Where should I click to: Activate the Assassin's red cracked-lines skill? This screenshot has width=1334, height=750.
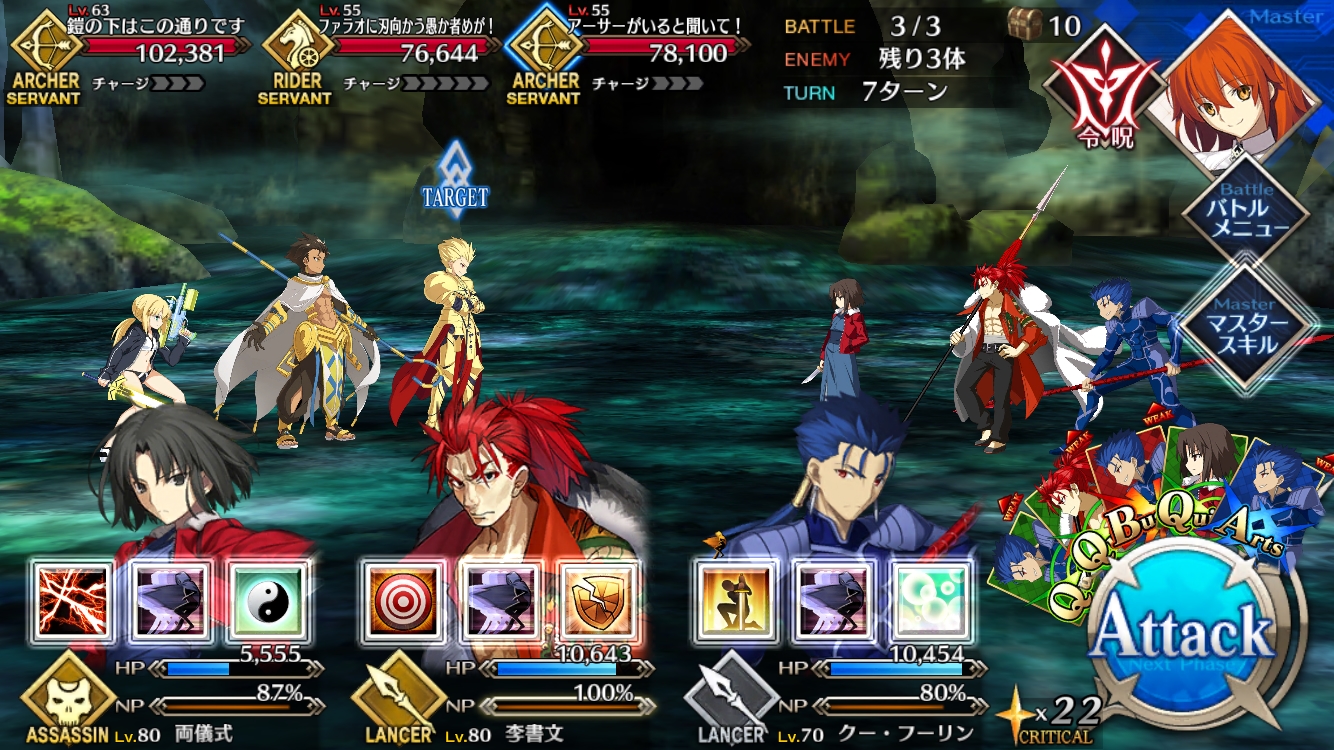coord(72,600)
